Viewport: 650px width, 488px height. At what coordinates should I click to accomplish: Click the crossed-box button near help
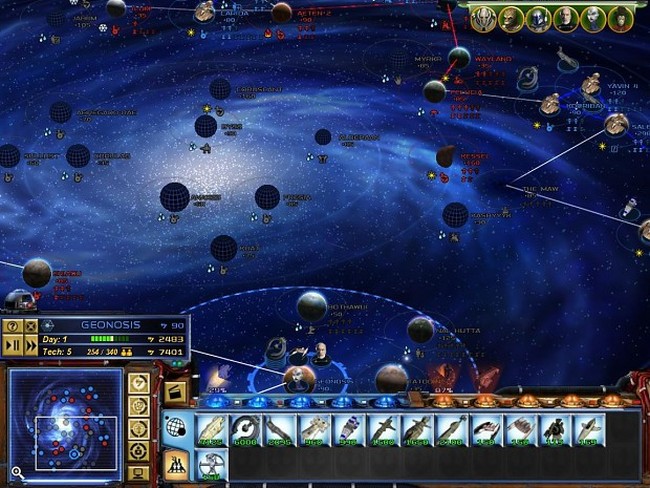31,326
